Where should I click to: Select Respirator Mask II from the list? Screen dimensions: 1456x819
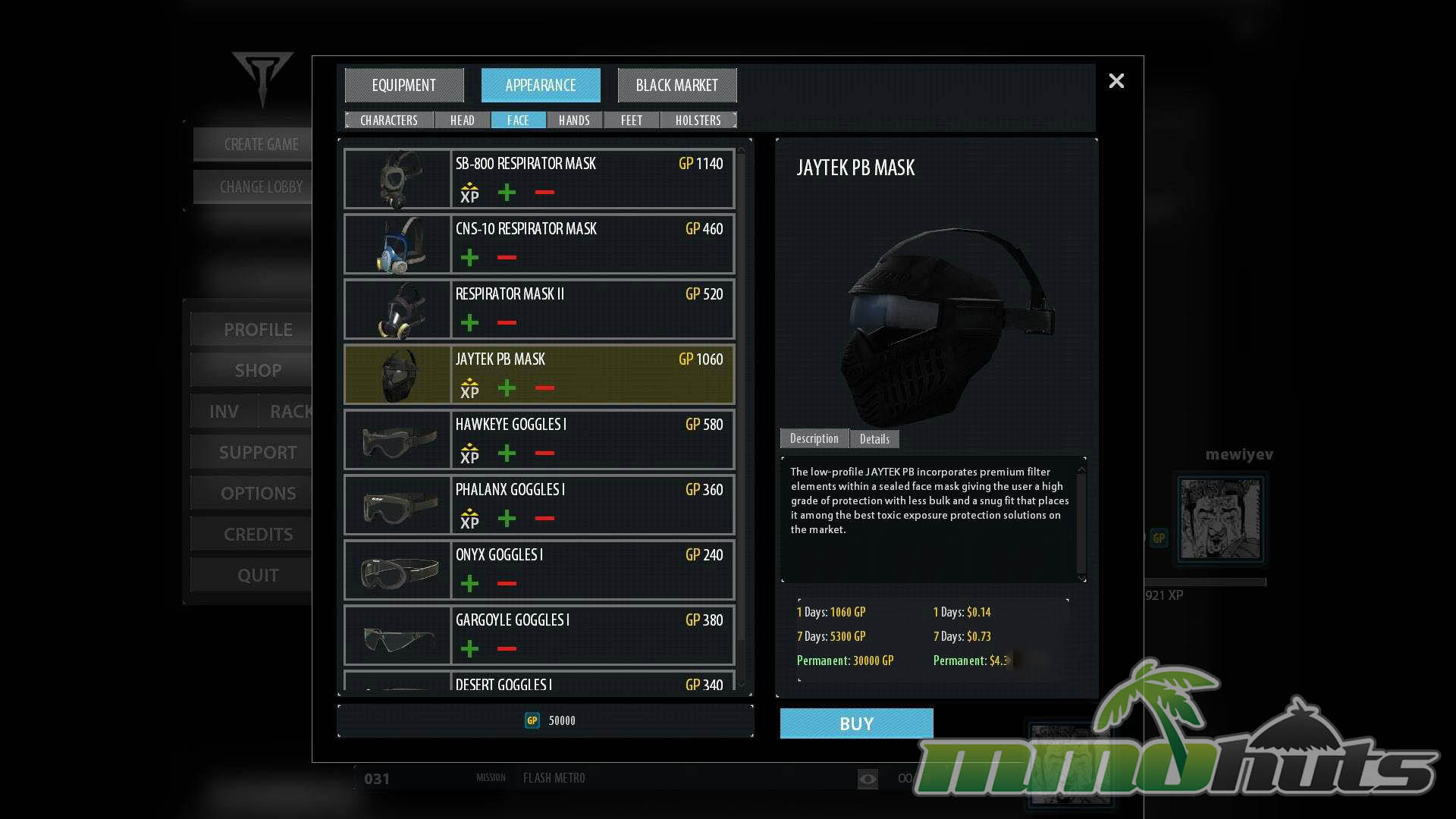[539, 309]
